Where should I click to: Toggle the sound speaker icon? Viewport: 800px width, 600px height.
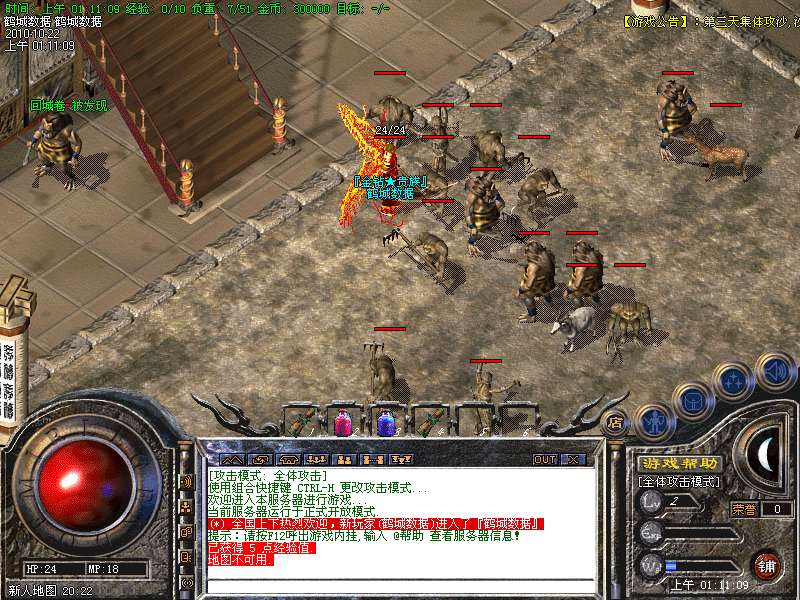[775, 371]
